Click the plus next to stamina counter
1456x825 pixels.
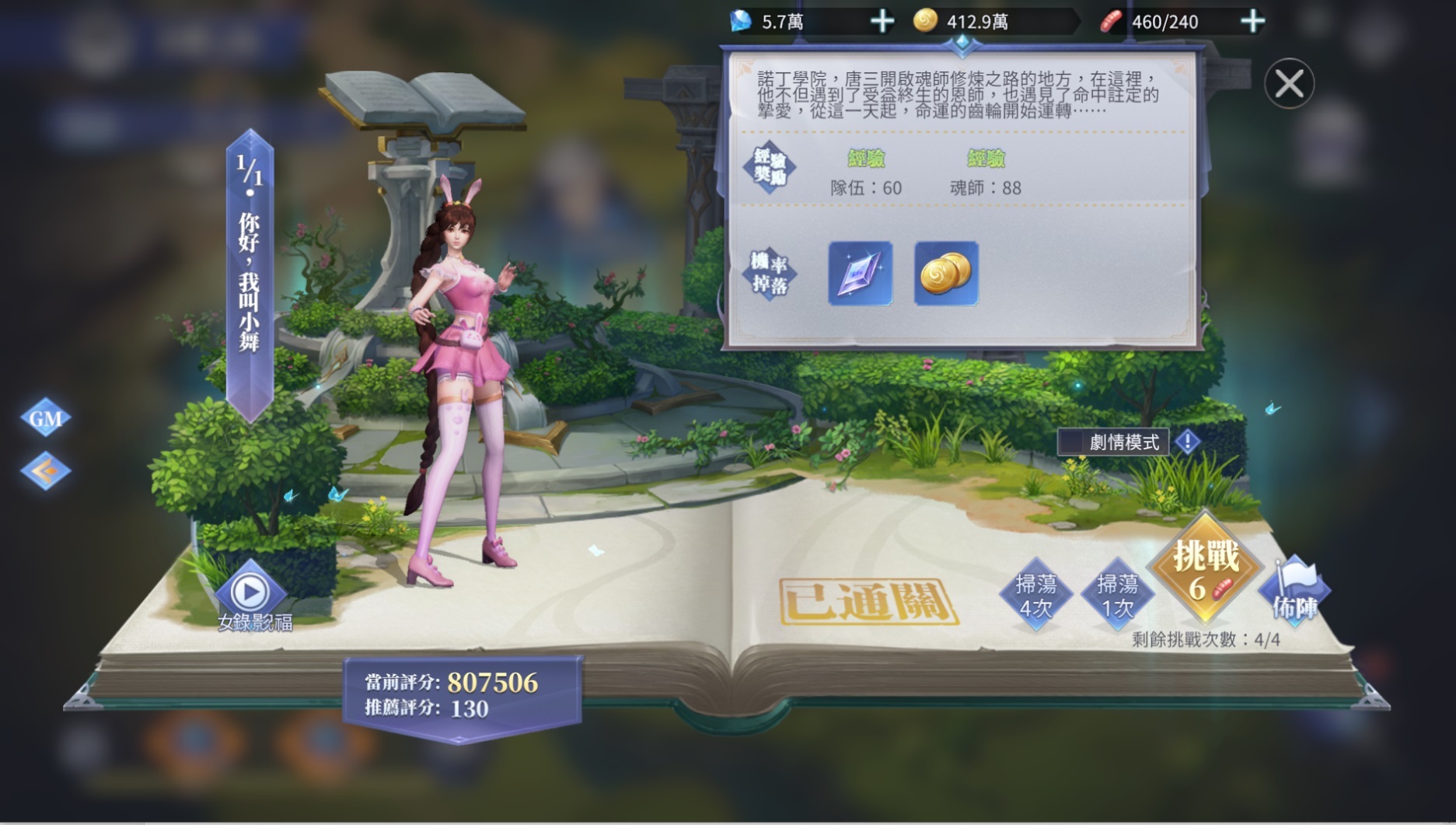tap(1252, 21)
